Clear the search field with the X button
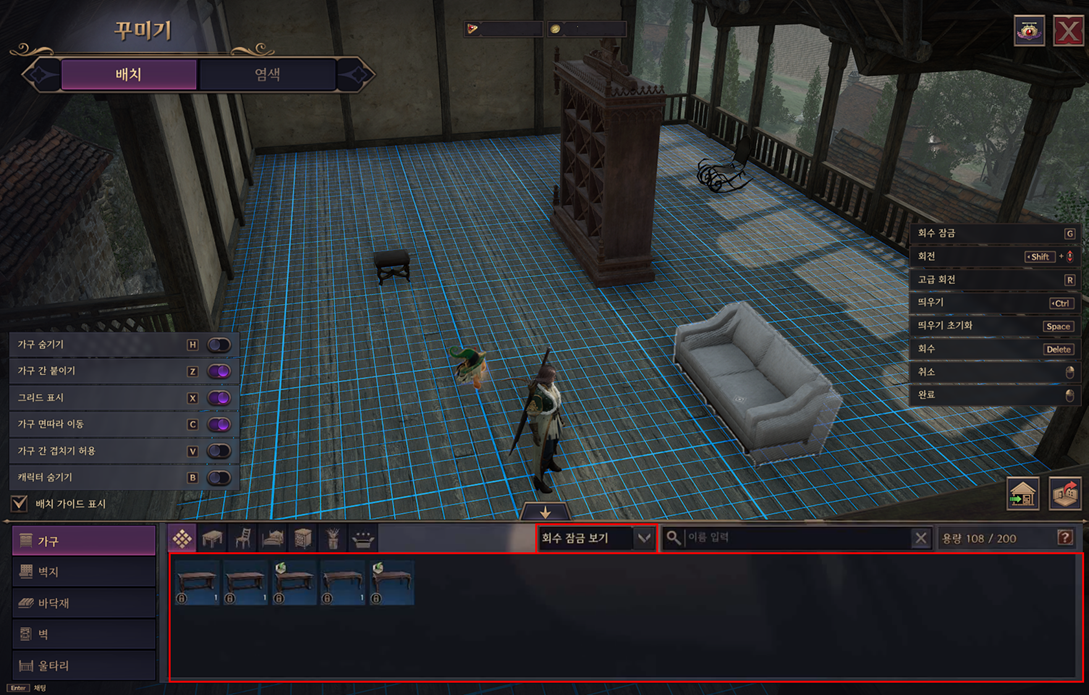 pyautogui.click(x=921, y=538)
